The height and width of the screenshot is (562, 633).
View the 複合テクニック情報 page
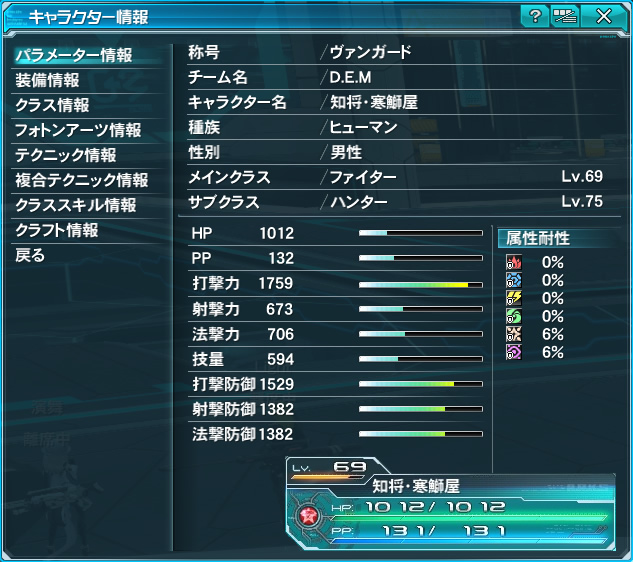81,180
